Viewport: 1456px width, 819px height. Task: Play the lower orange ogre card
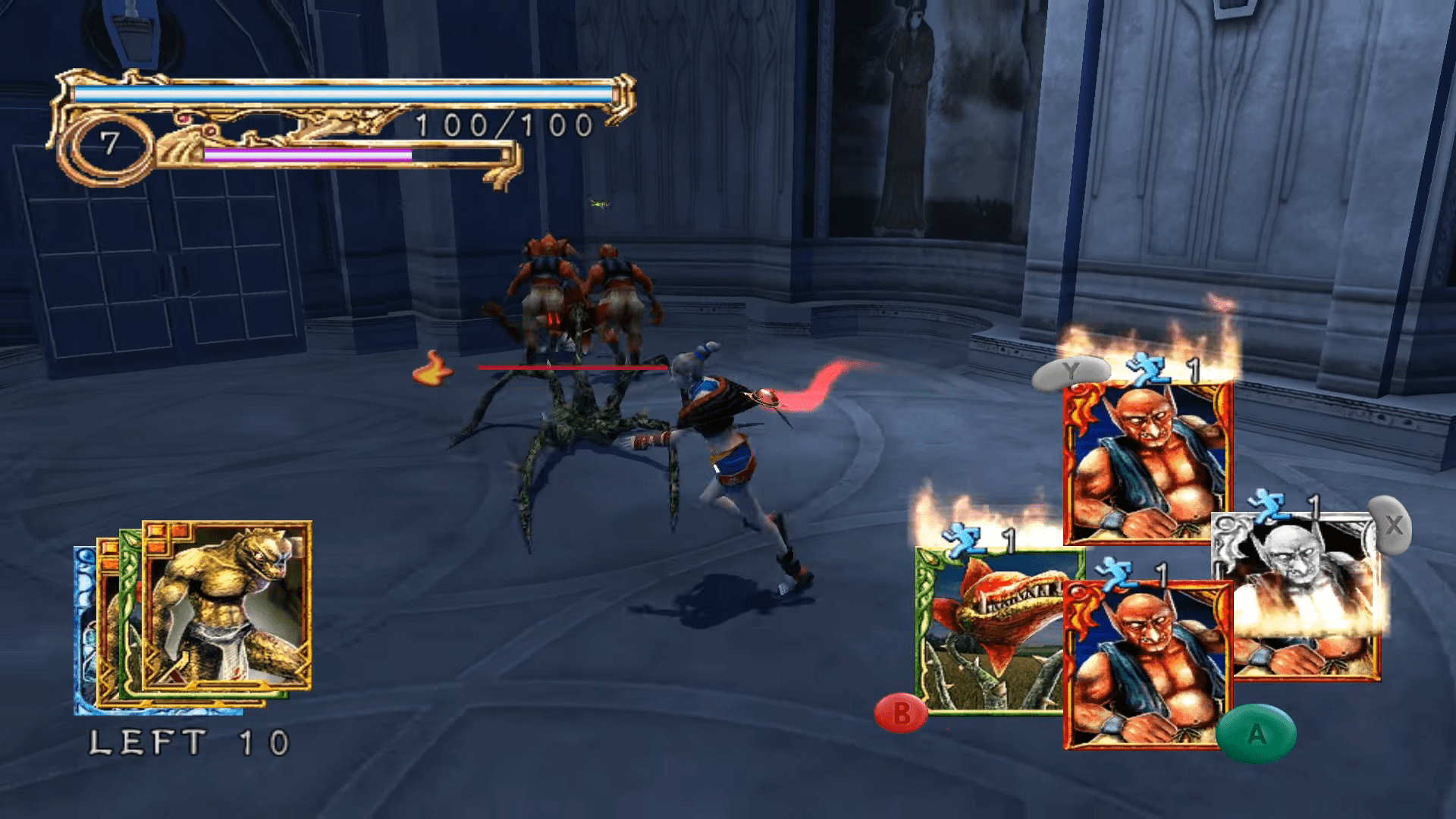tap(1145, 667)
